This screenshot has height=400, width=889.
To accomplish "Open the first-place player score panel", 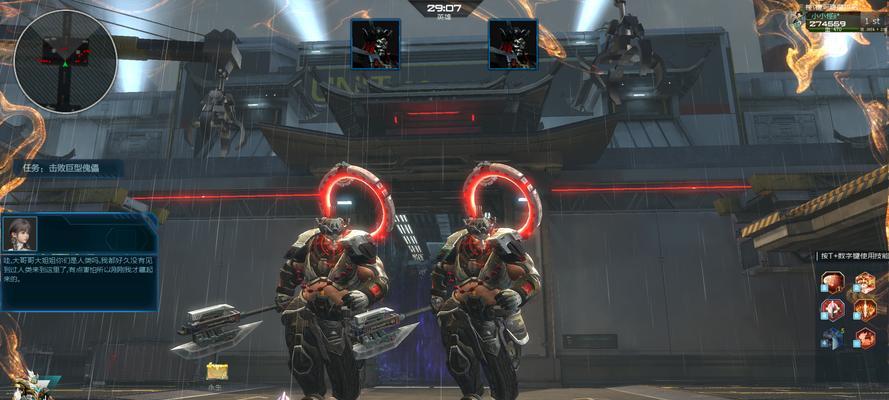I will coord(846,22).
